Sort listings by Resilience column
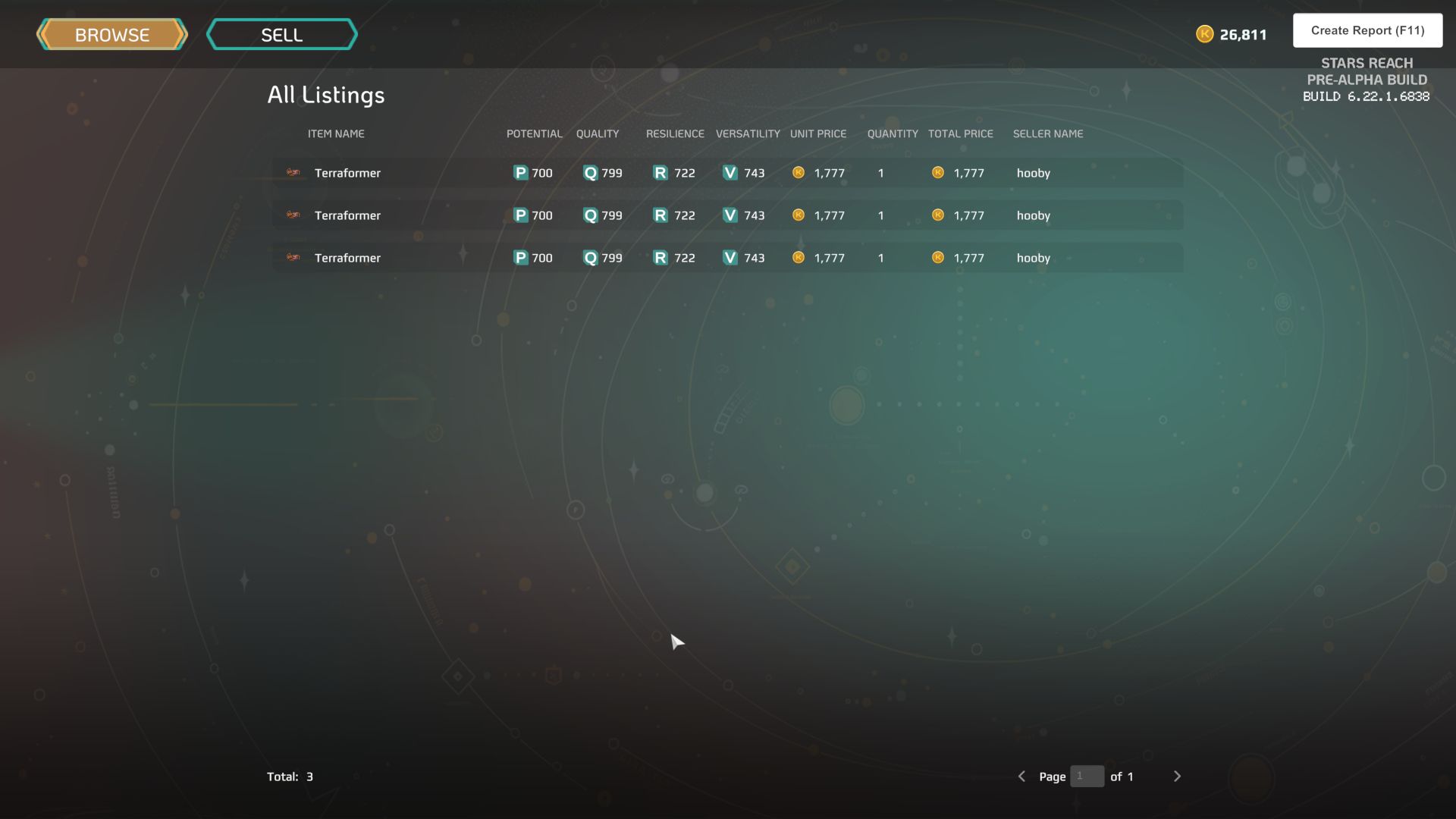 pyautogui.click(x=675, y=133)
